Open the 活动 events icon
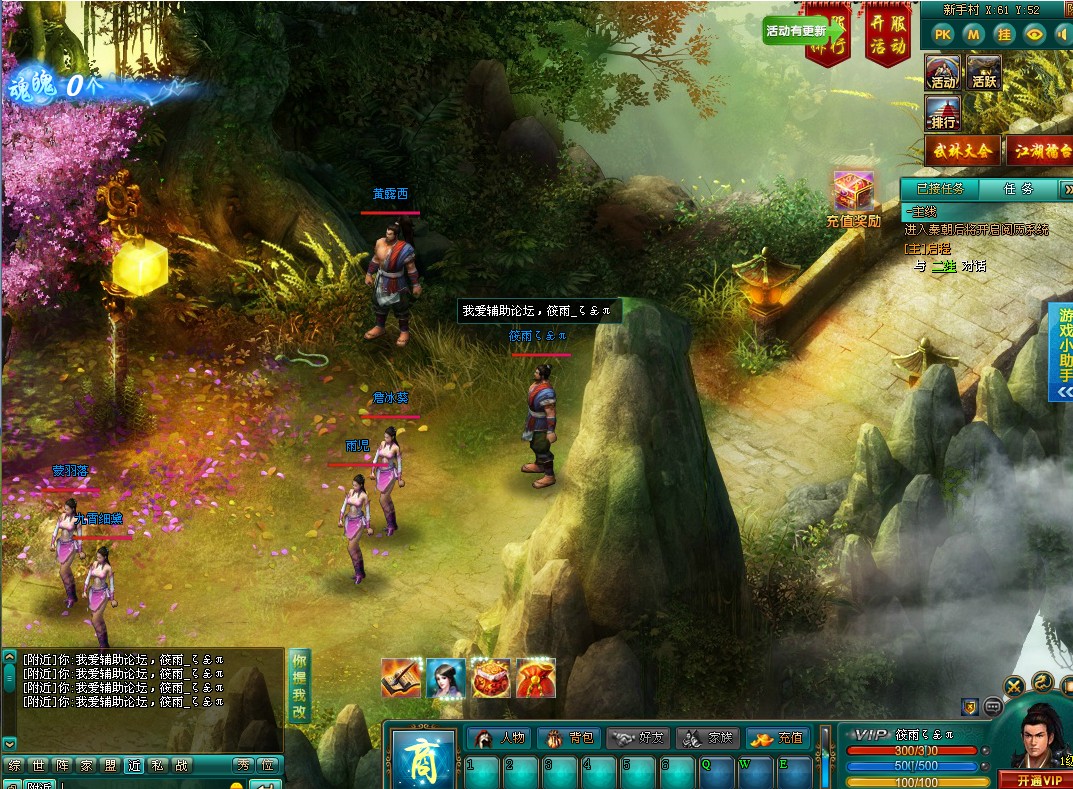1073x789 pixels. (943, 72)
